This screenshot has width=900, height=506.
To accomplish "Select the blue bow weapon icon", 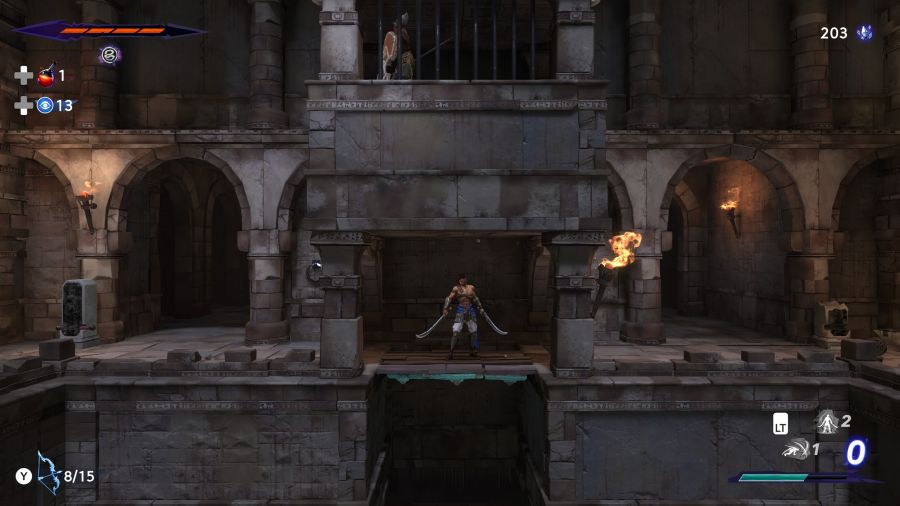I will (x=47, y=473).
